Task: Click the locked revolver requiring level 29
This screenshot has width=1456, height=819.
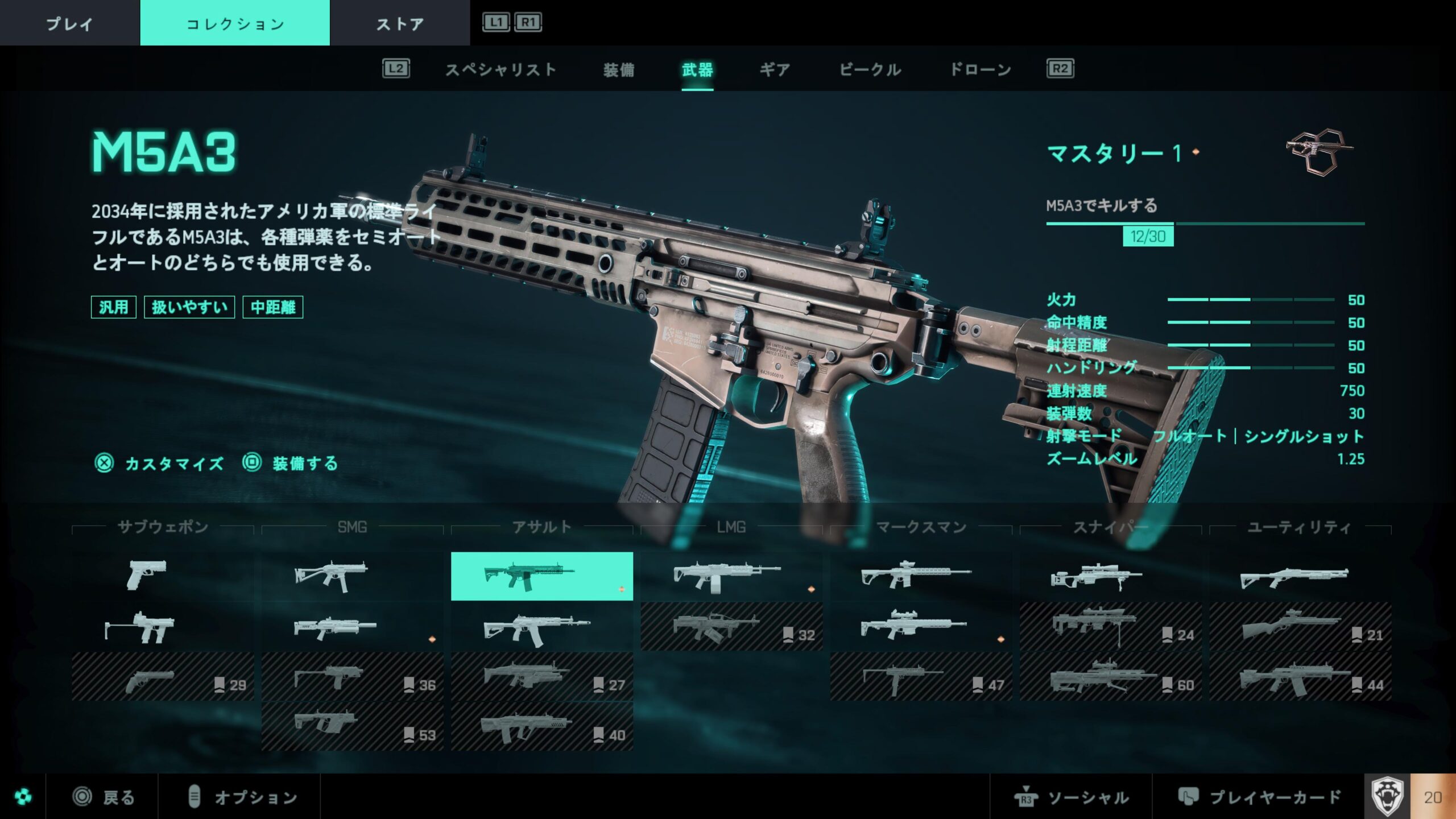Action: pyautogui.click(x=163, y=677)
